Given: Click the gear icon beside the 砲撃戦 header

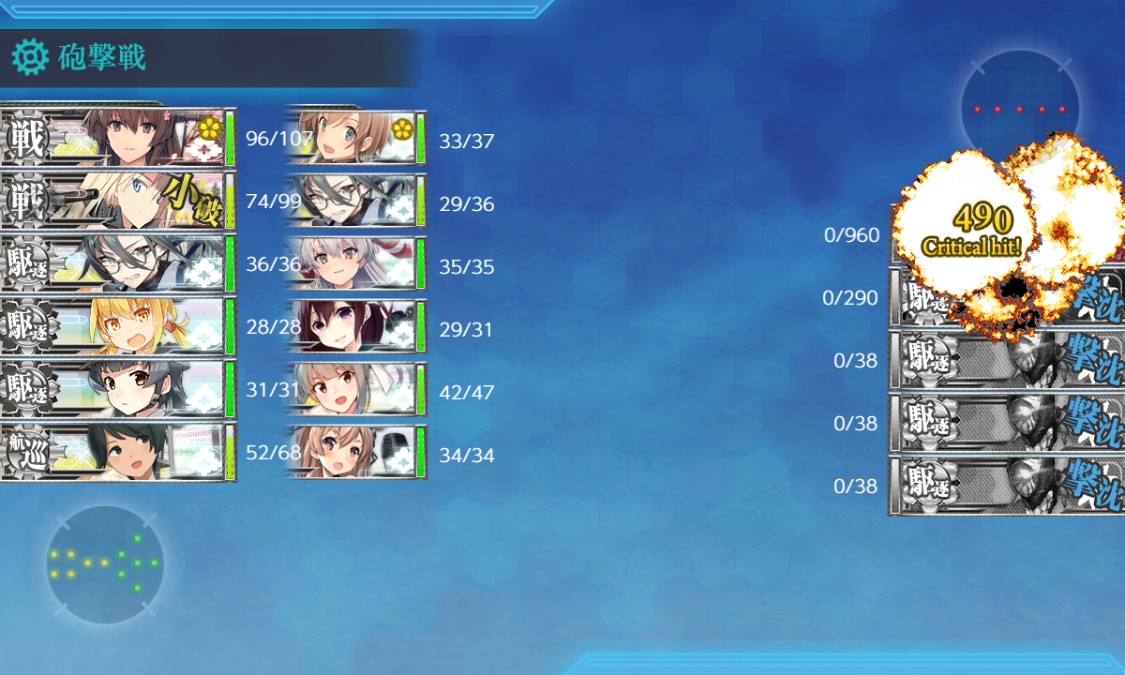Looking at the screenshot, I should pyautogui.click(x=30, y=58).
